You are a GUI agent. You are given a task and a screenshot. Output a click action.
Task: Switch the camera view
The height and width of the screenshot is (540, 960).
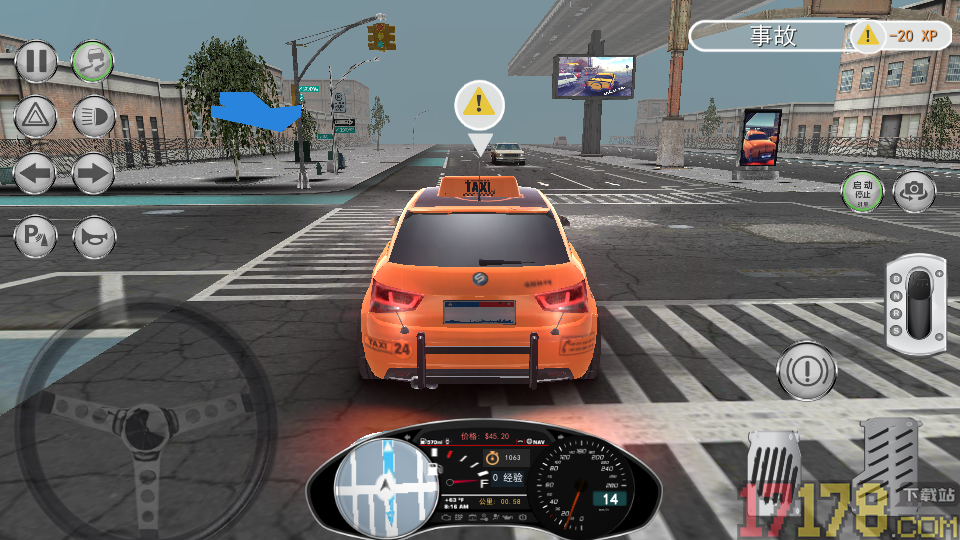914,192
